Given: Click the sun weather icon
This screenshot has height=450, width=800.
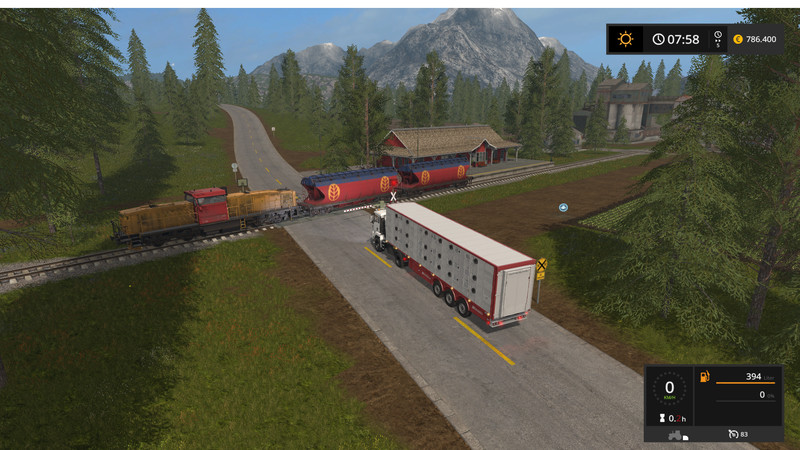Looking at the screenshot, I should click(x=626, y=39).
